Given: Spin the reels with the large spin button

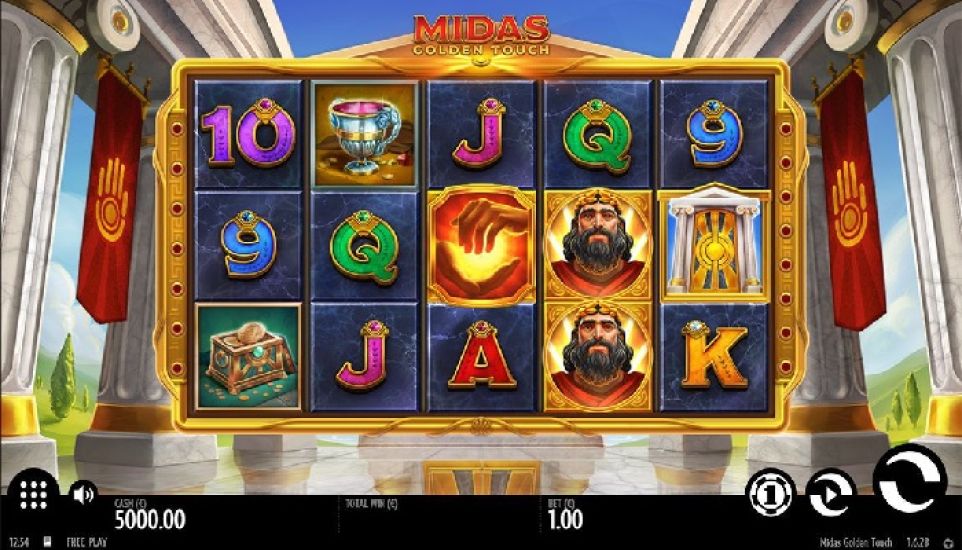Looking at the screenshot, I should pos(909,479).
